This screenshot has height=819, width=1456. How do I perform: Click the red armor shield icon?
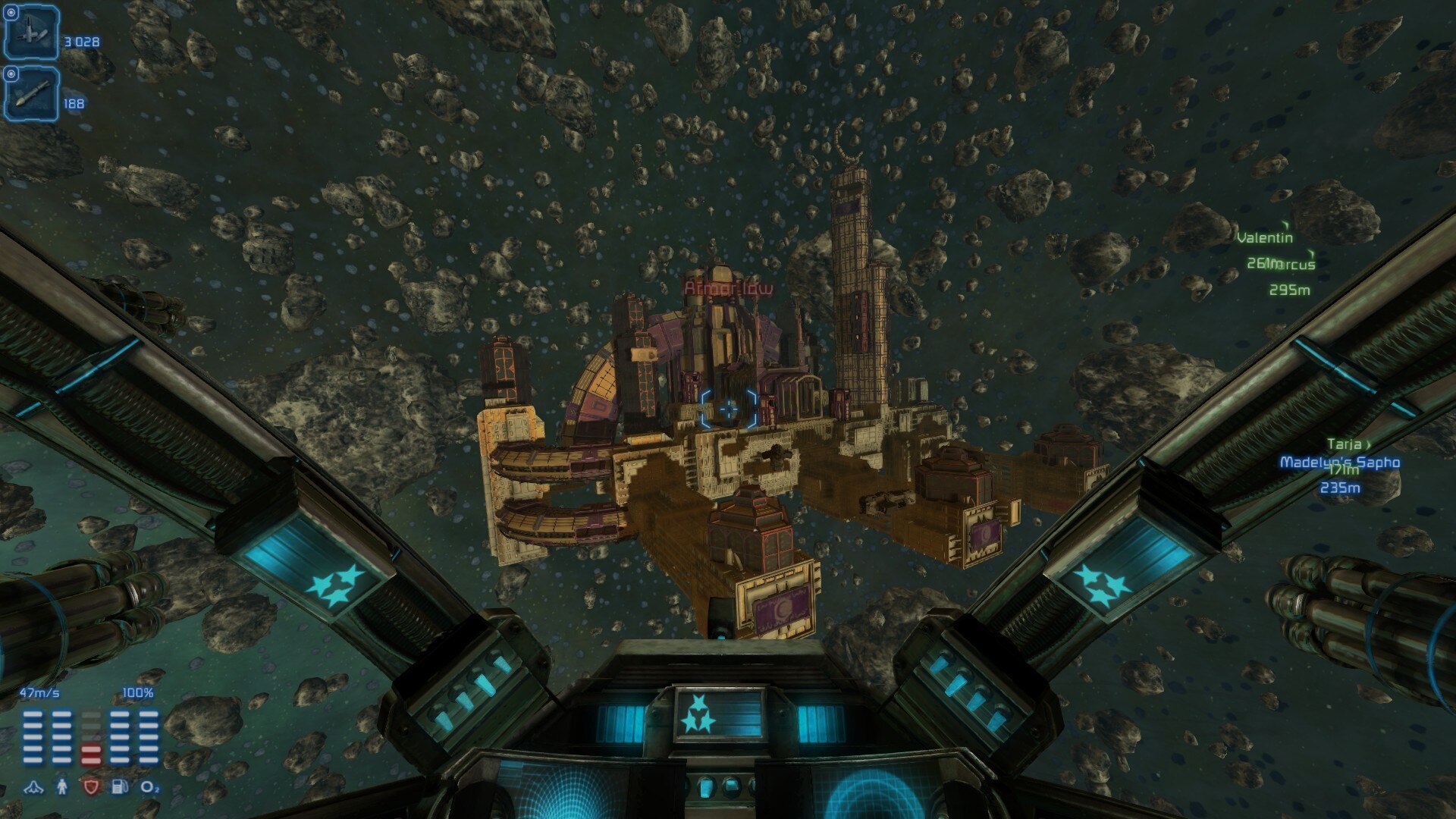pyautogui.click(x=91, y=787)
